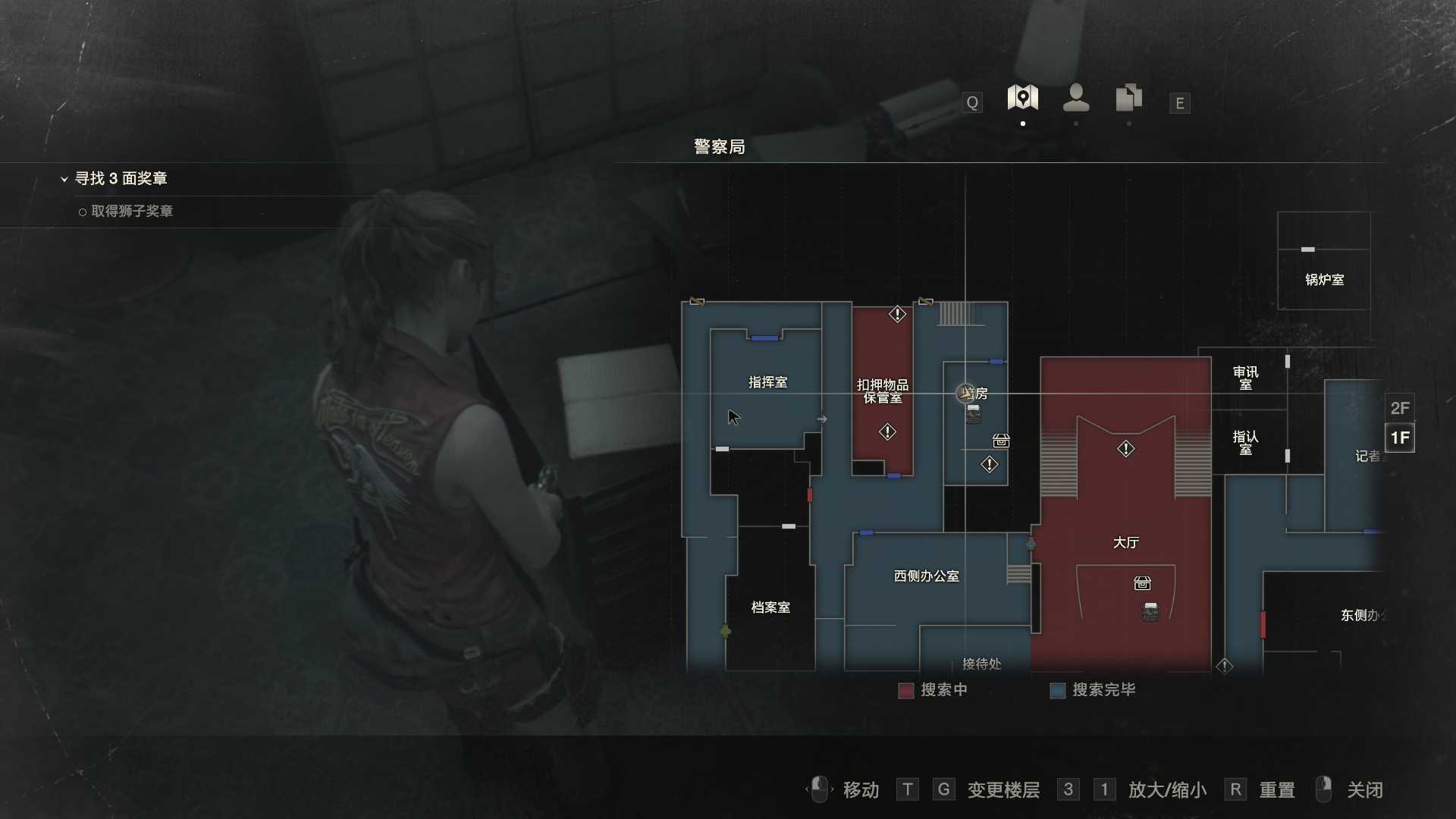This screenshot has height=819, width=1456.
Task: Click the 大厅 main hall room
Action: (1125, 543)
